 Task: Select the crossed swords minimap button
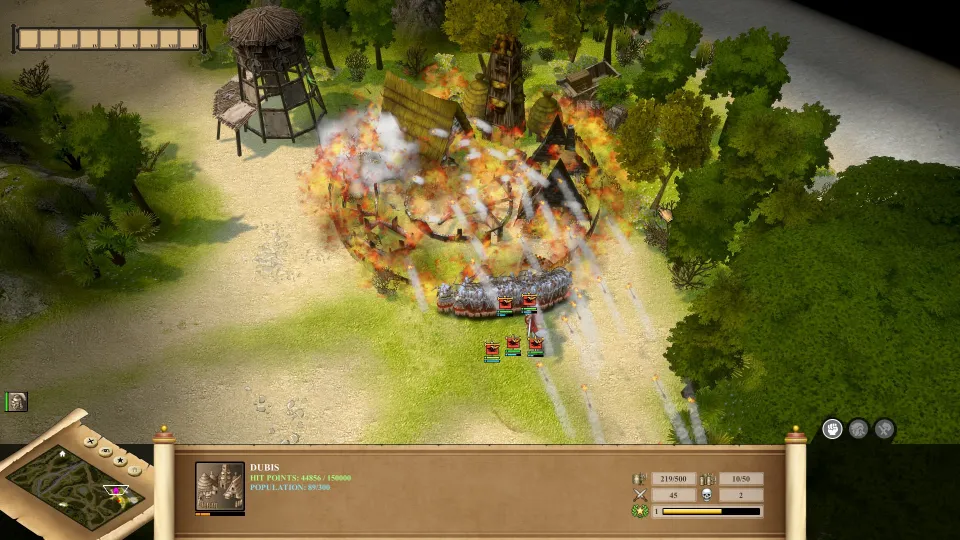pos(91,441)
